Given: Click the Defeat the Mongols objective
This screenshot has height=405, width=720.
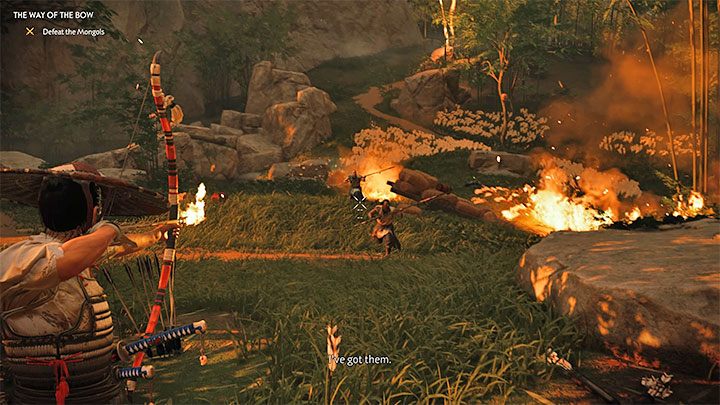Looking at the screenshot, I should point(70,31).
